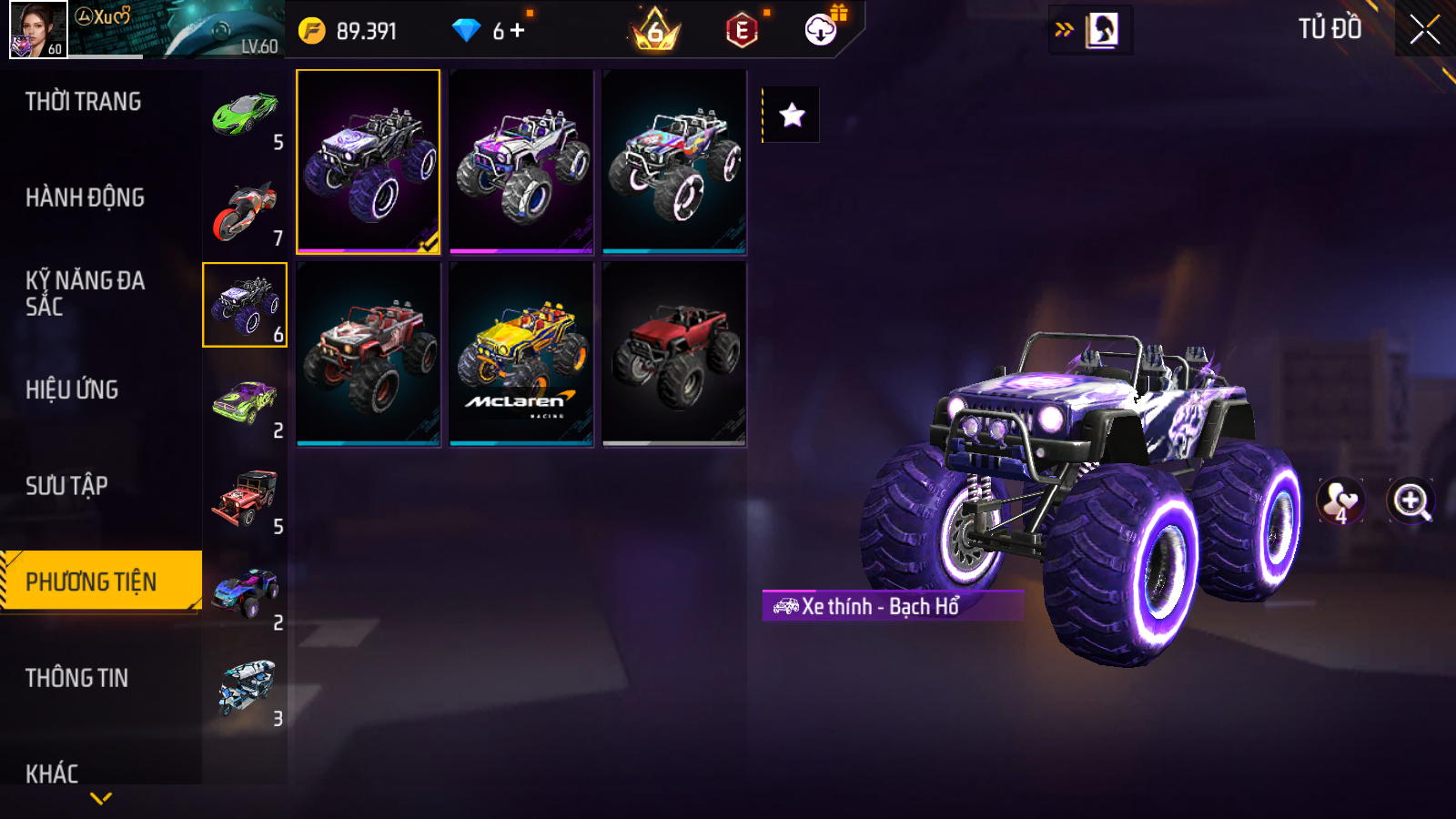1456x819 pixels.
Task: Choose the plain red monster truck skin
Action: tap(674, 354)
